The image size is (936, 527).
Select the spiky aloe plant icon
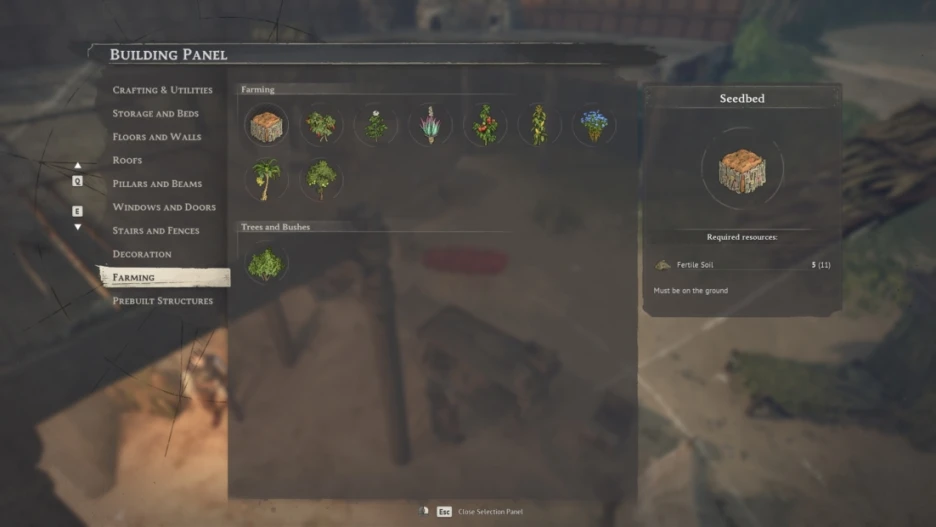pos(430,126)
